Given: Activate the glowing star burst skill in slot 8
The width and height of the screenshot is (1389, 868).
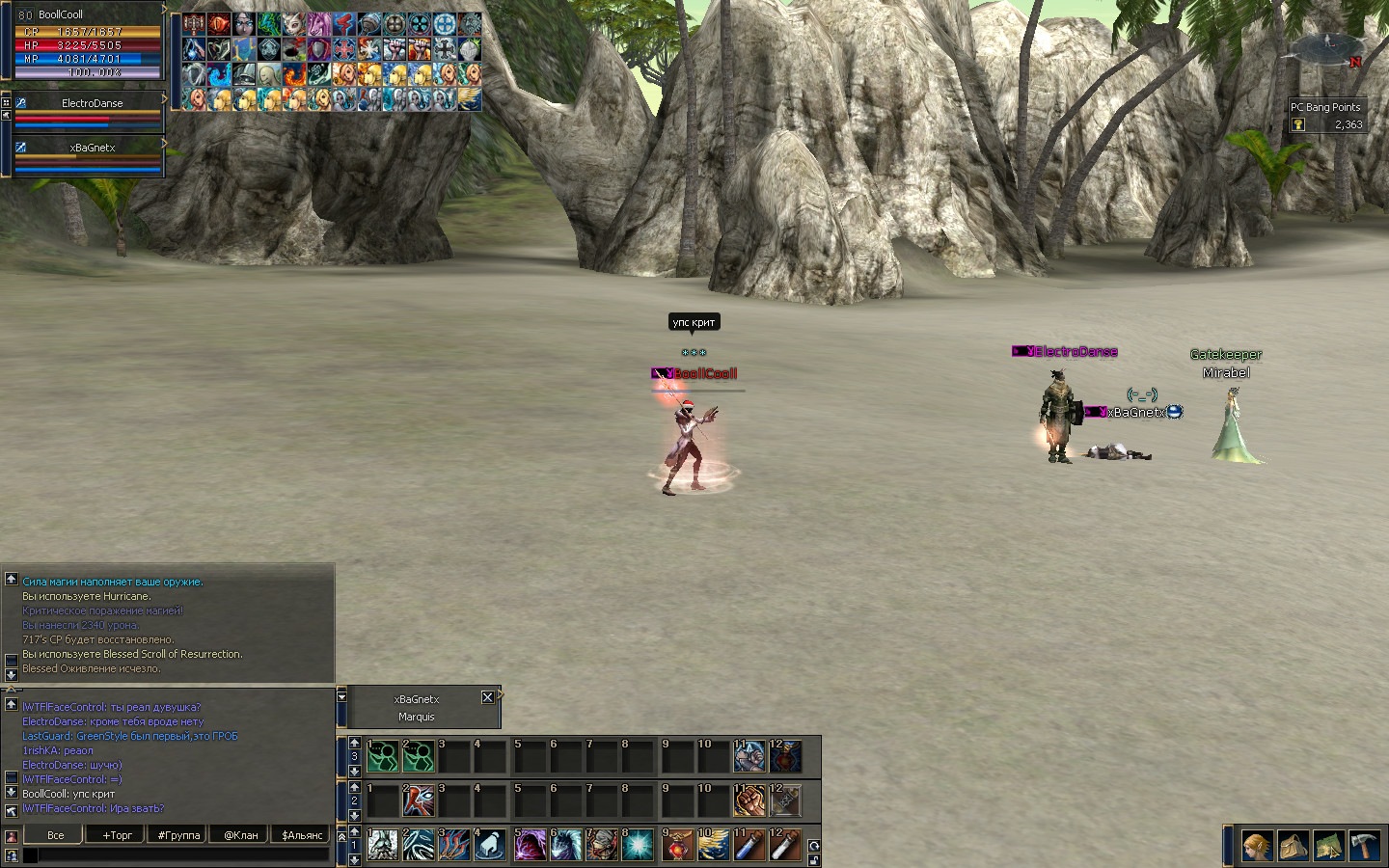Looking at the screenshot, I should [x=638, y=846].
